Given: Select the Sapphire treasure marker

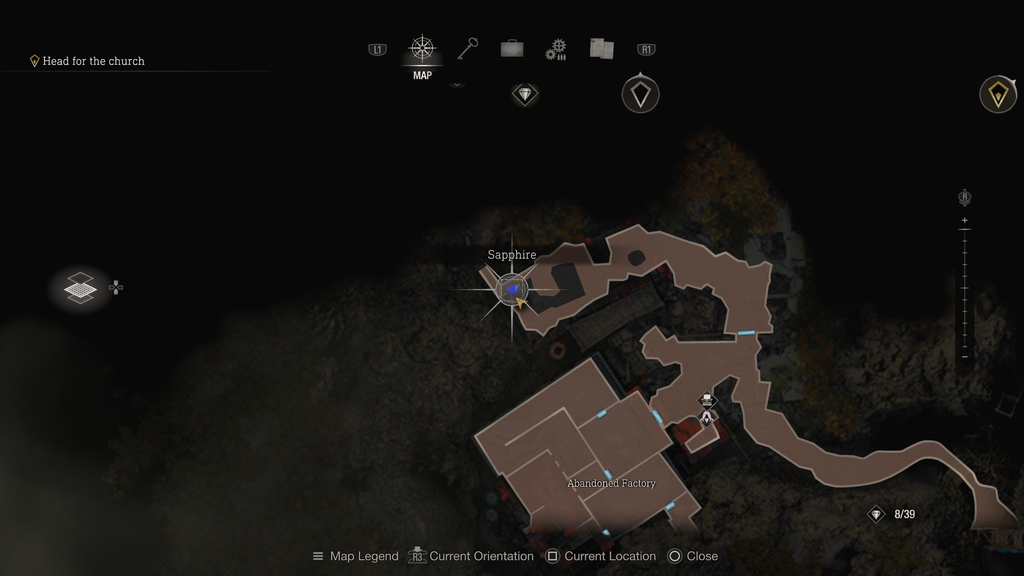Looking at the screenshot, I should point(512,290).
